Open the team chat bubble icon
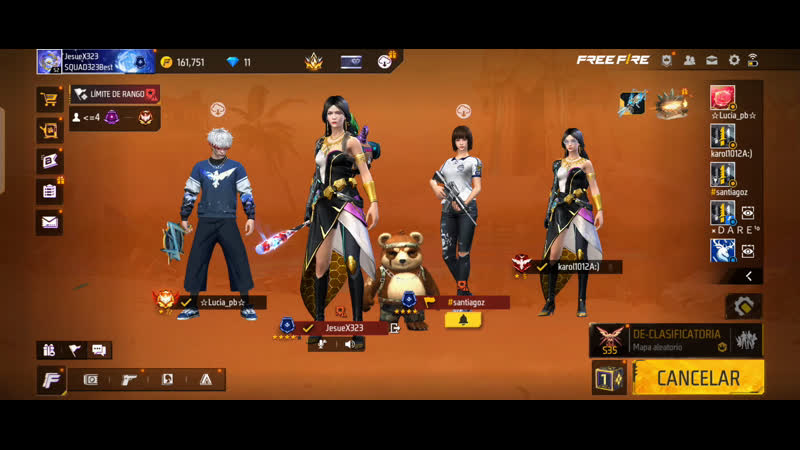This screenshot has height=450, width=800. [x=98, y=350]
